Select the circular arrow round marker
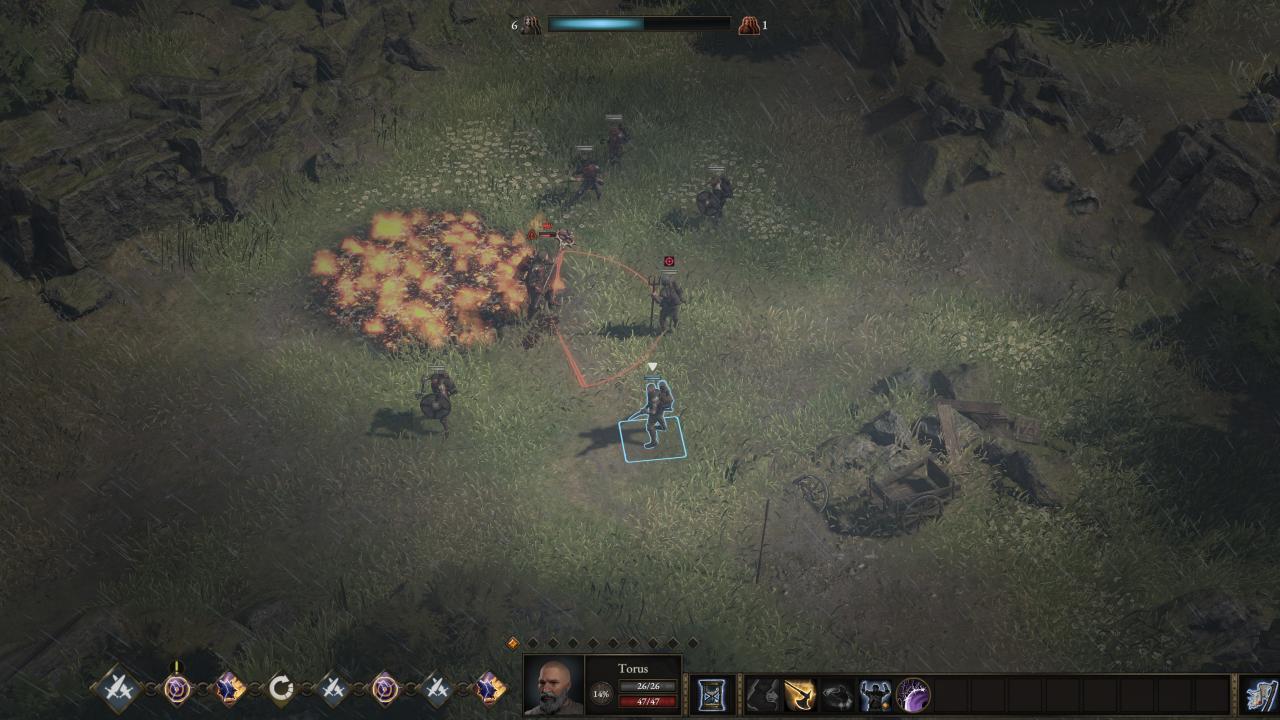The height and width of the screenshot is (720, 1280). click(281, 688)
